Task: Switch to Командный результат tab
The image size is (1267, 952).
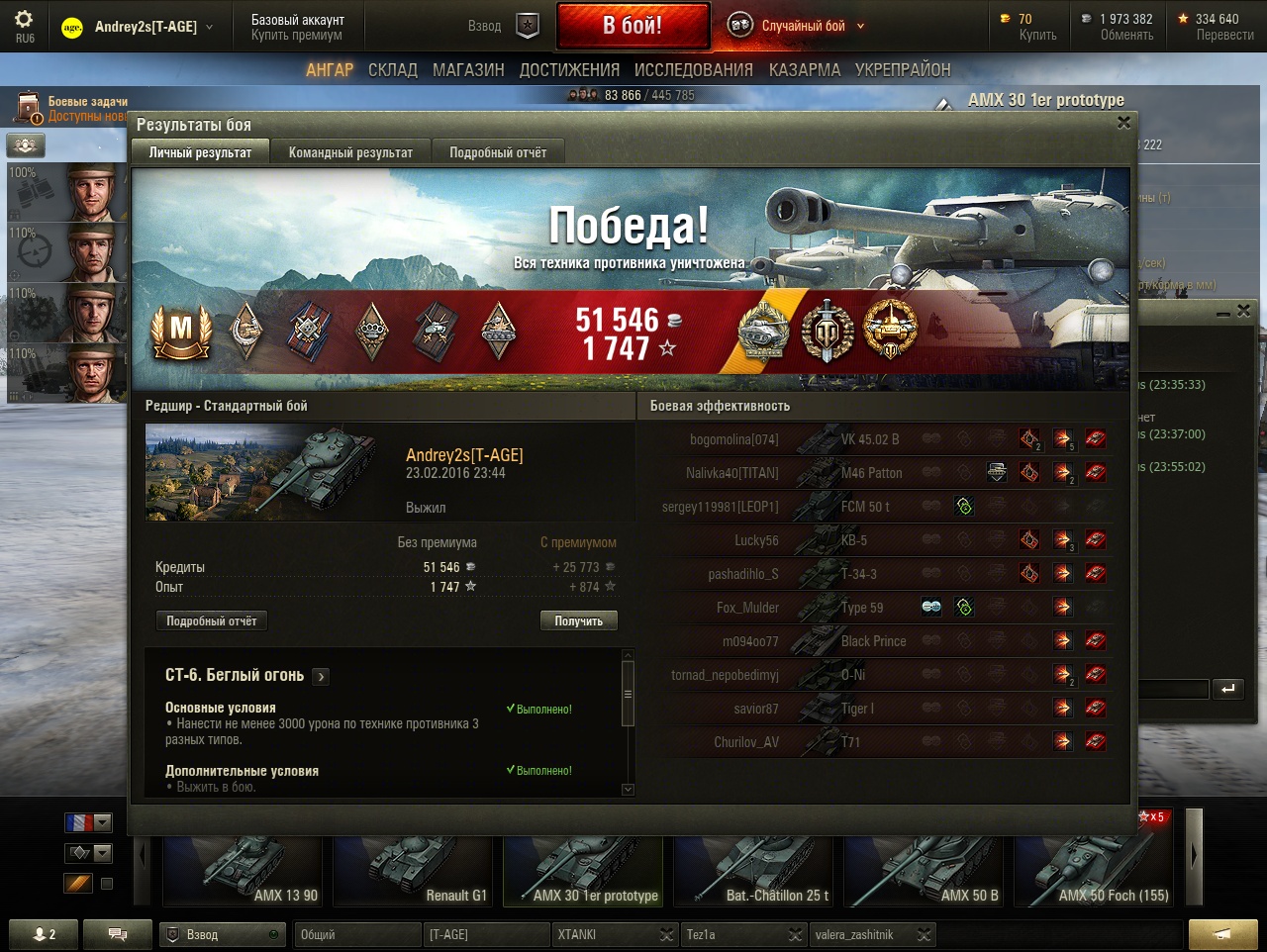Action: point(350,152)
